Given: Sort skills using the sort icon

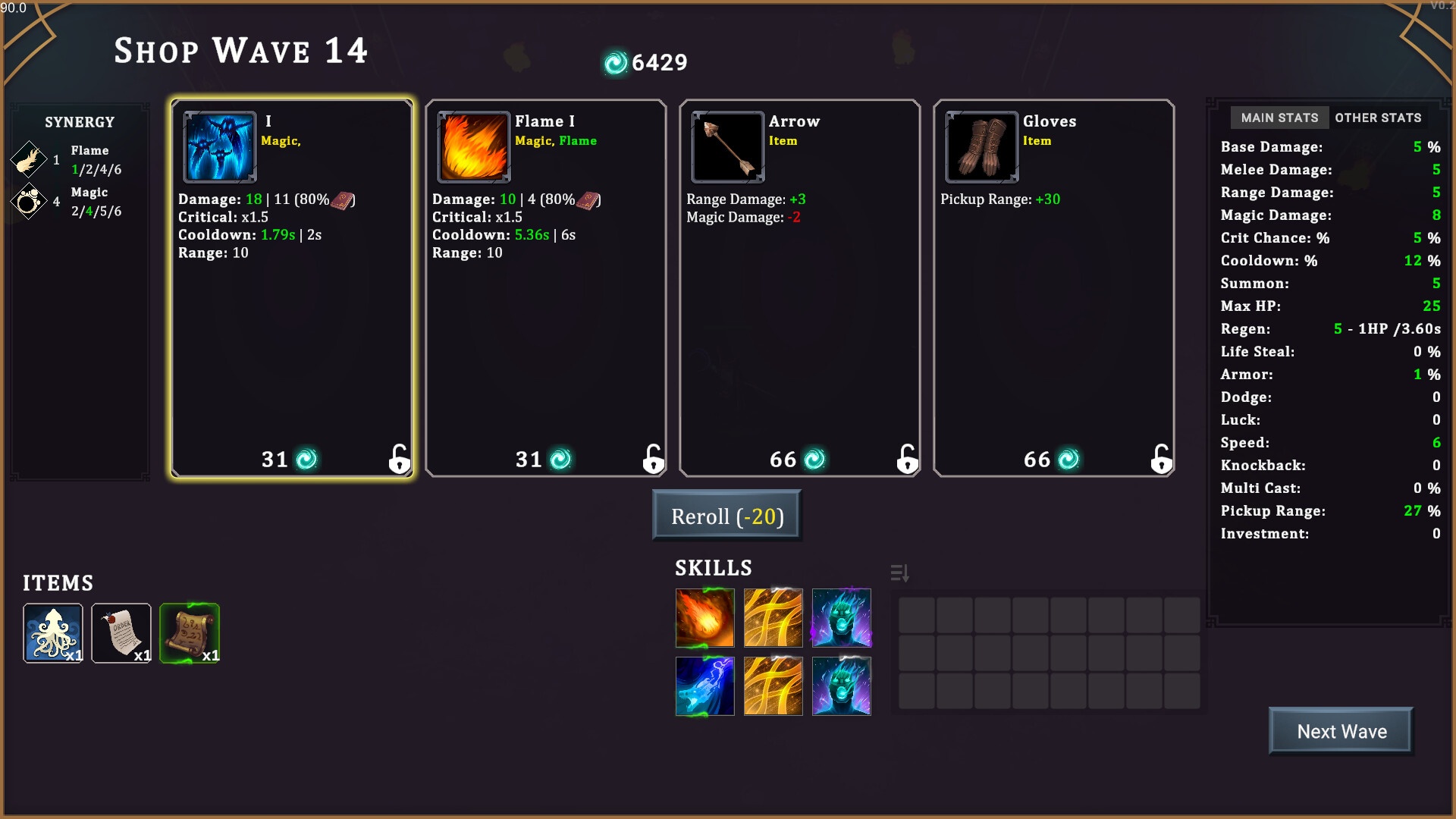Looking at the screenshot, I should point(899,573).
